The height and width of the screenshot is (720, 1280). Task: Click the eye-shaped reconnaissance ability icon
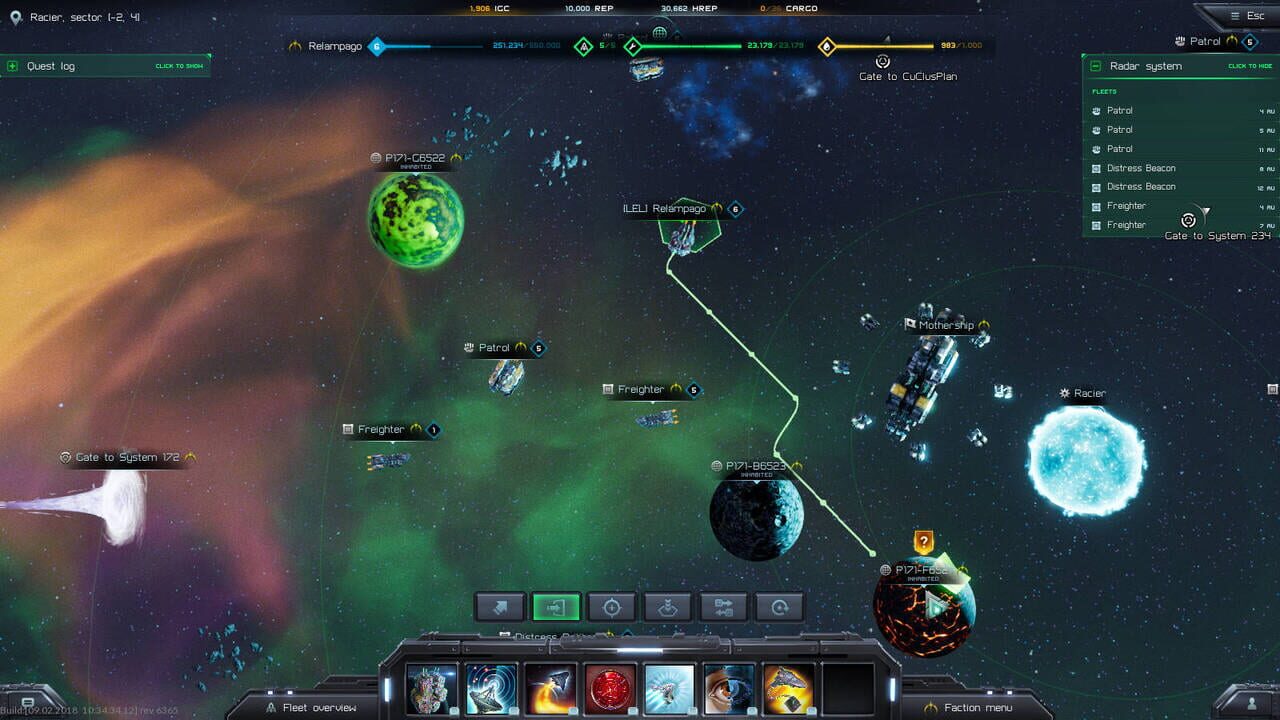pyautogui.click(x=730, y=687)
